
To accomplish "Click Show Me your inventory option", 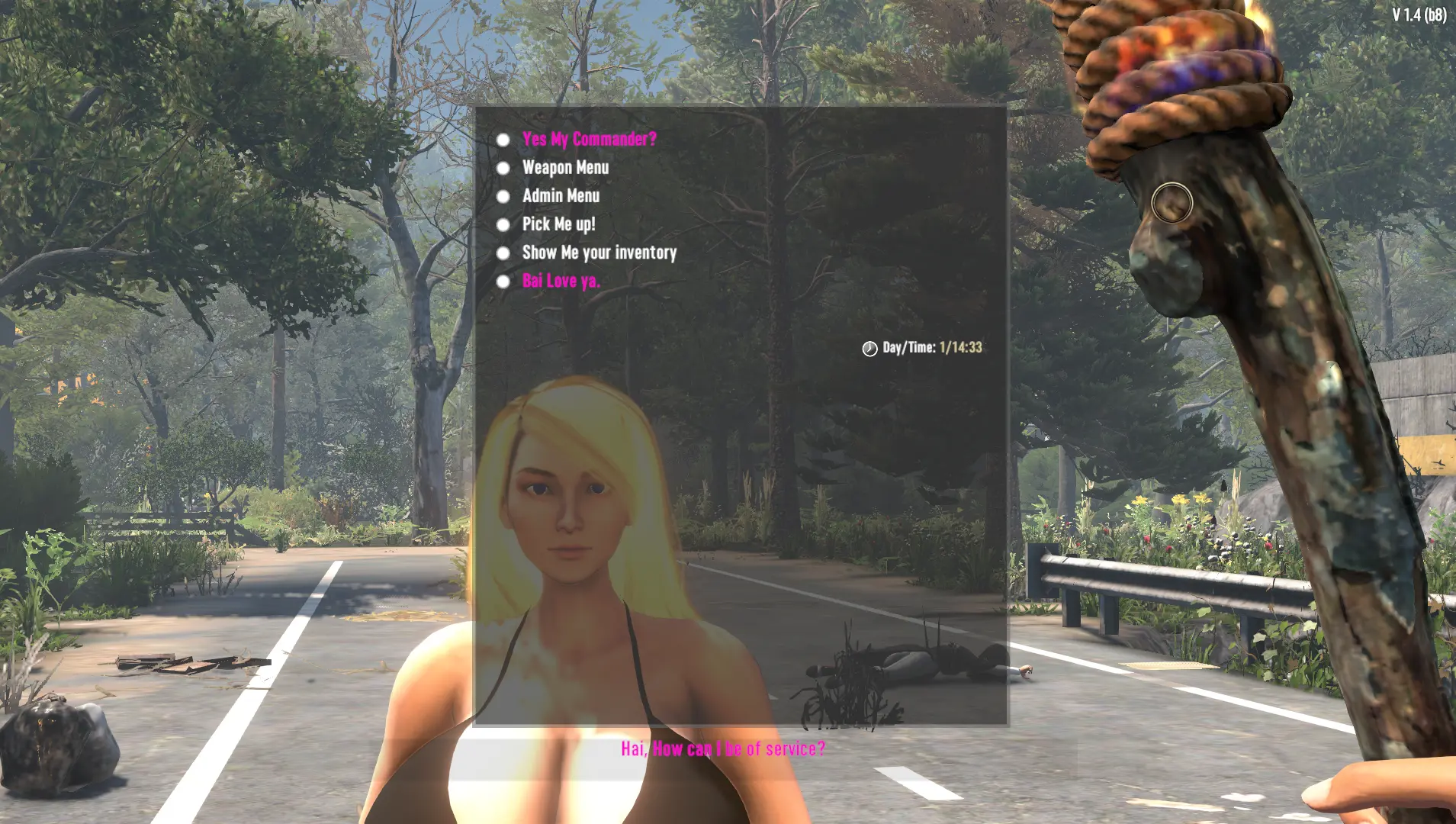I will (x=599, y=253).
